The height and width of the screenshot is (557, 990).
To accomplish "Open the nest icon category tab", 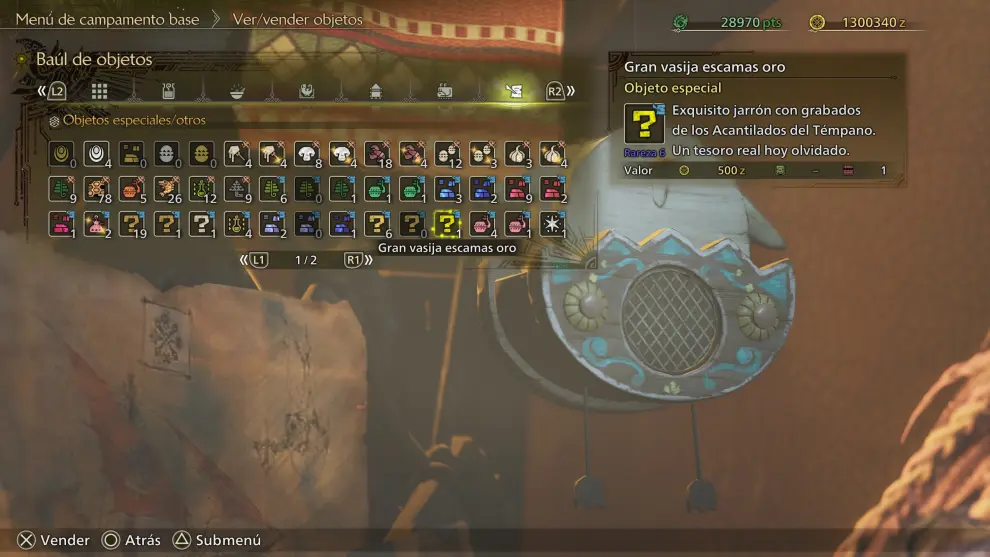I will (307, 91).
